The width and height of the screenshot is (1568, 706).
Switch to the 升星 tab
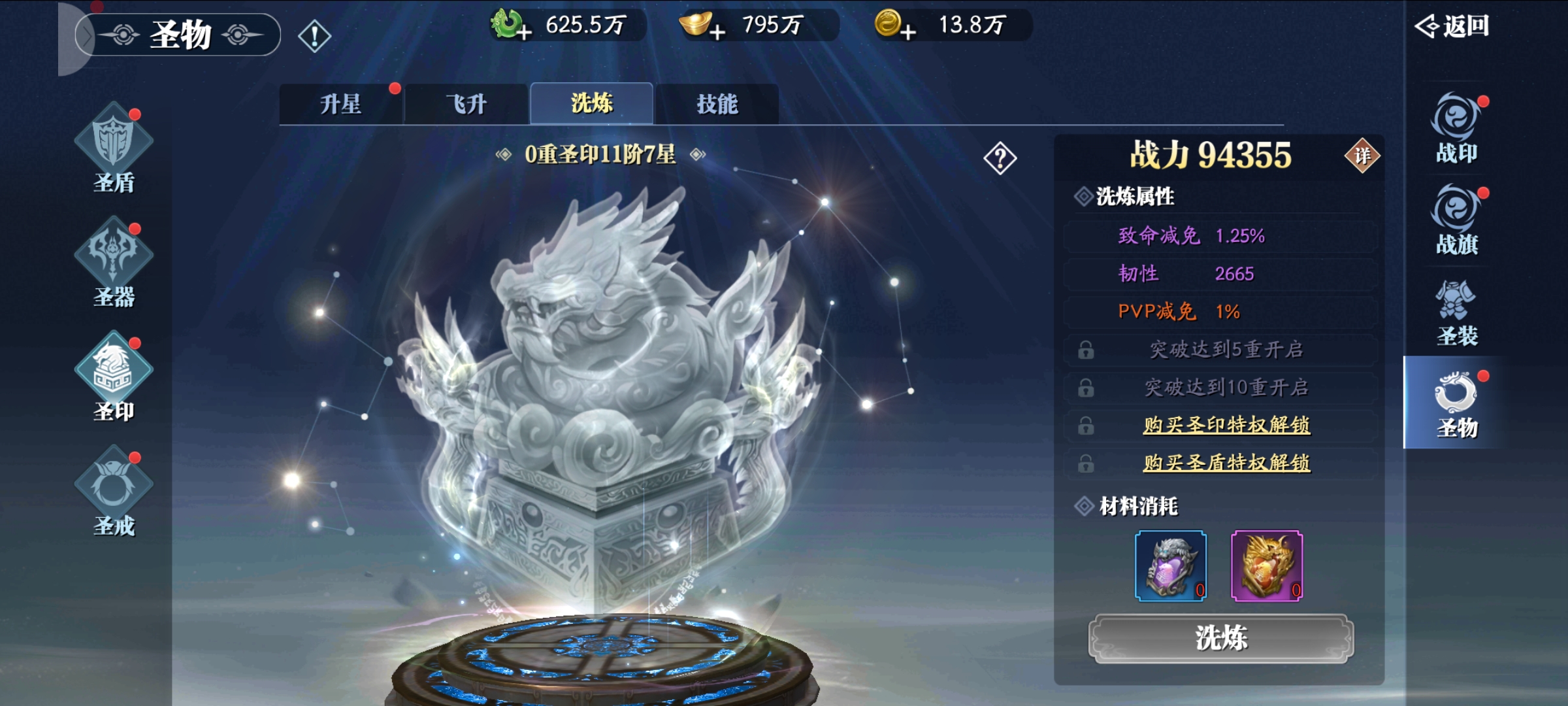[340, 104]
